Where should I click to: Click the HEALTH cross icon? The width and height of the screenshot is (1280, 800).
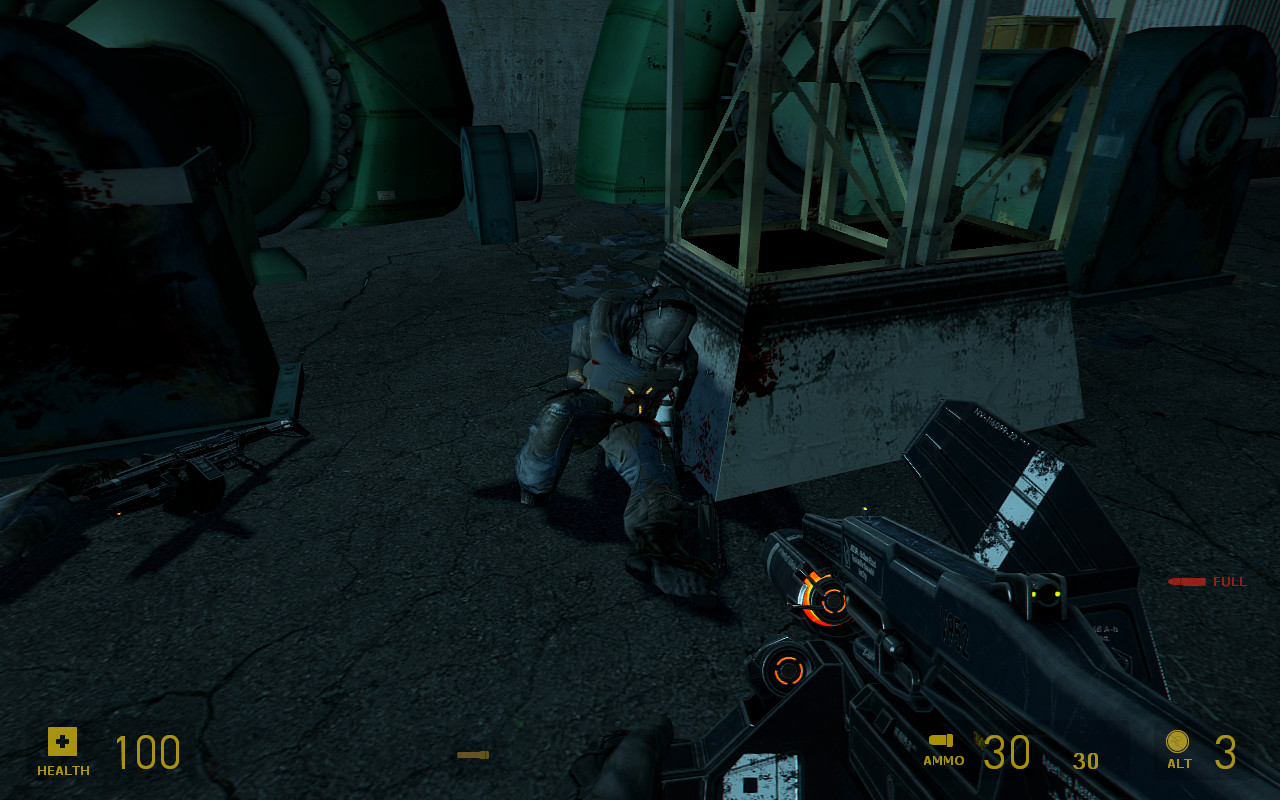pos(62,742)
